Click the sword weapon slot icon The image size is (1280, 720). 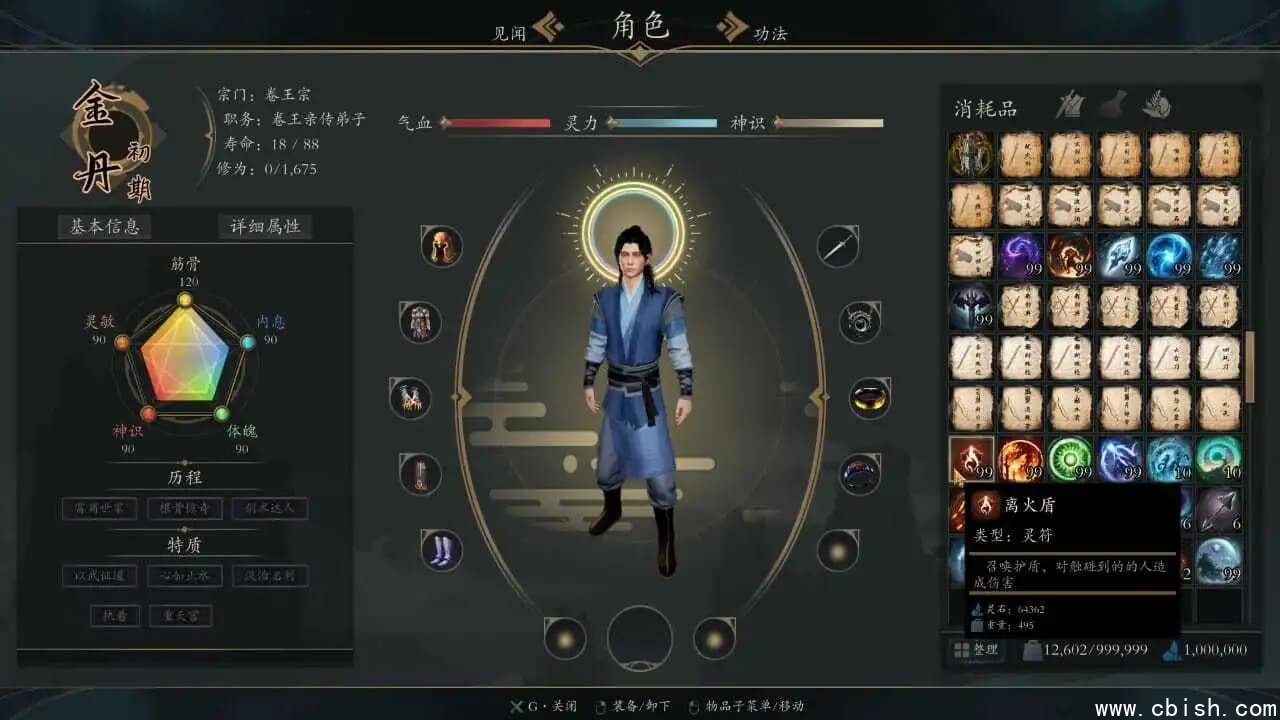(x=838, y=245)
